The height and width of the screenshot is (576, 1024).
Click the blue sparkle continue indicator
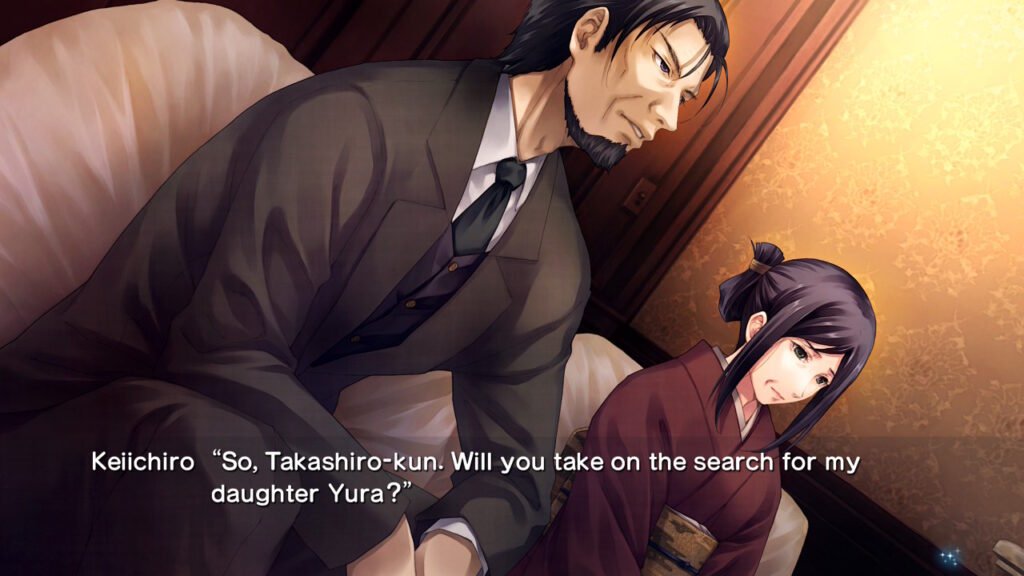[949, 556]
